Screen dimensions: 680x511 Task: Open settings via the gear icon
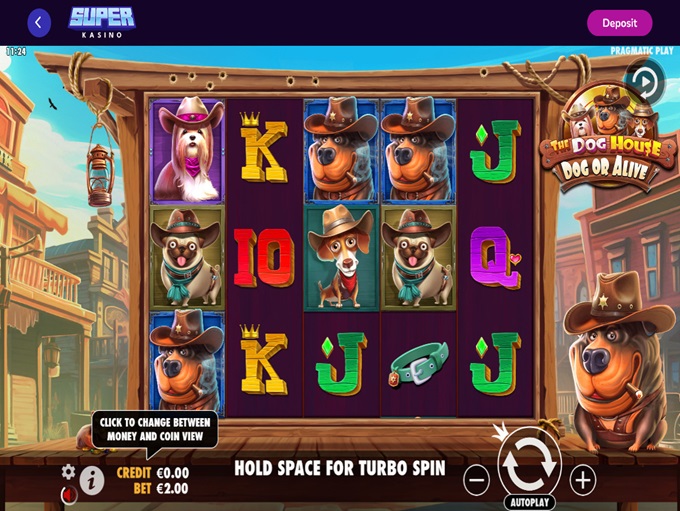68,471
